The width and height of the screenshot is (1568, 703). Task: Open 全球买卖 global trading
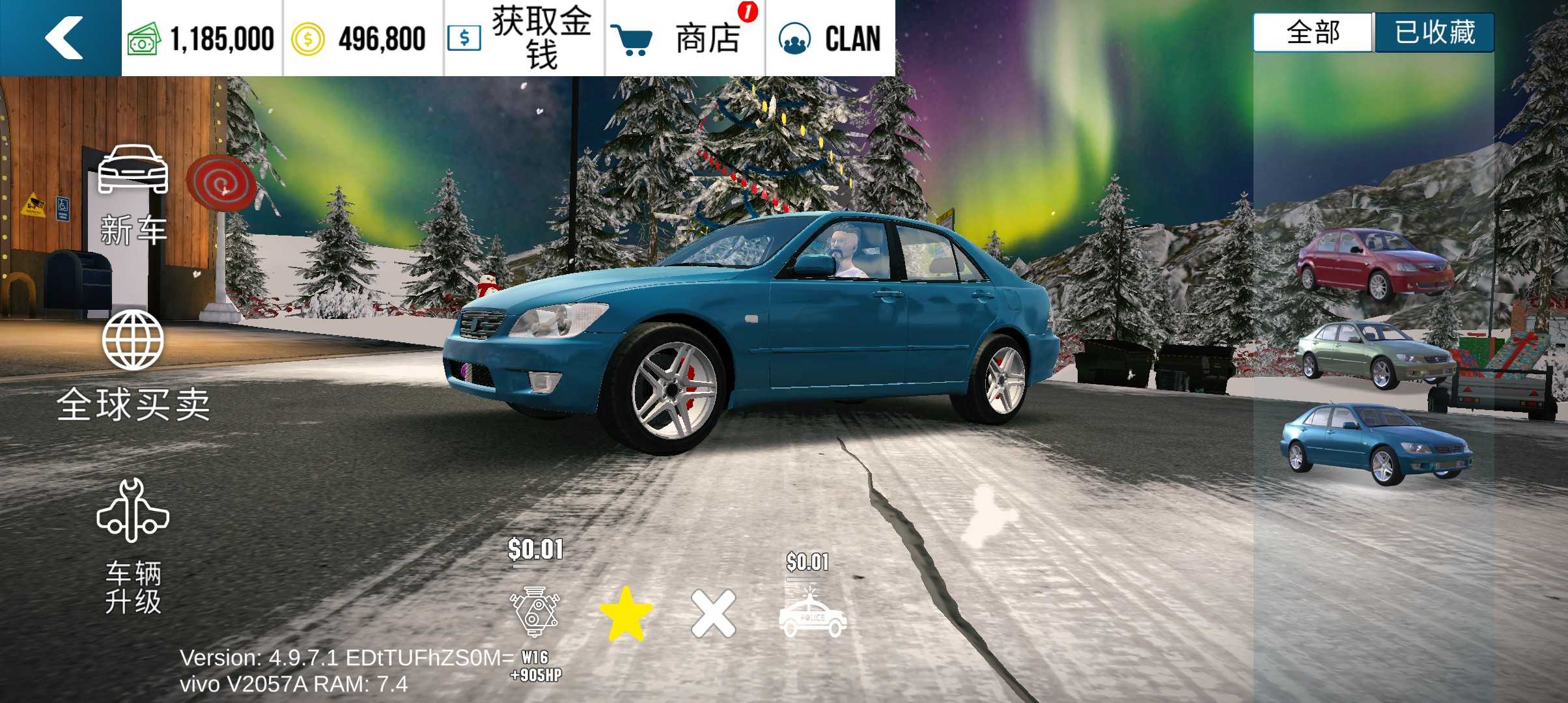tap(133, 366)
